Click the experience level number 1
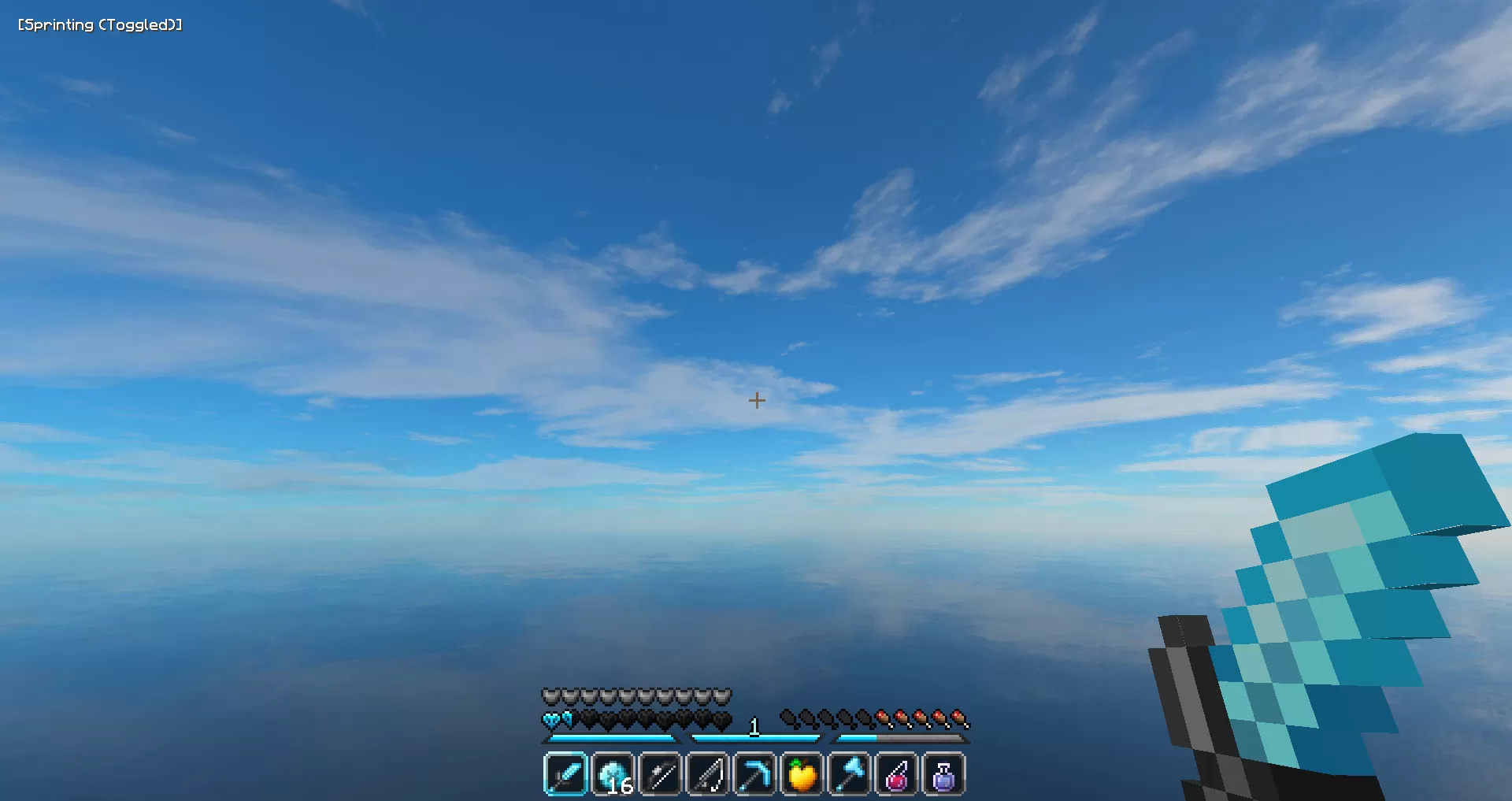This screenshot has width=1512, height=801. click(754, 725)
